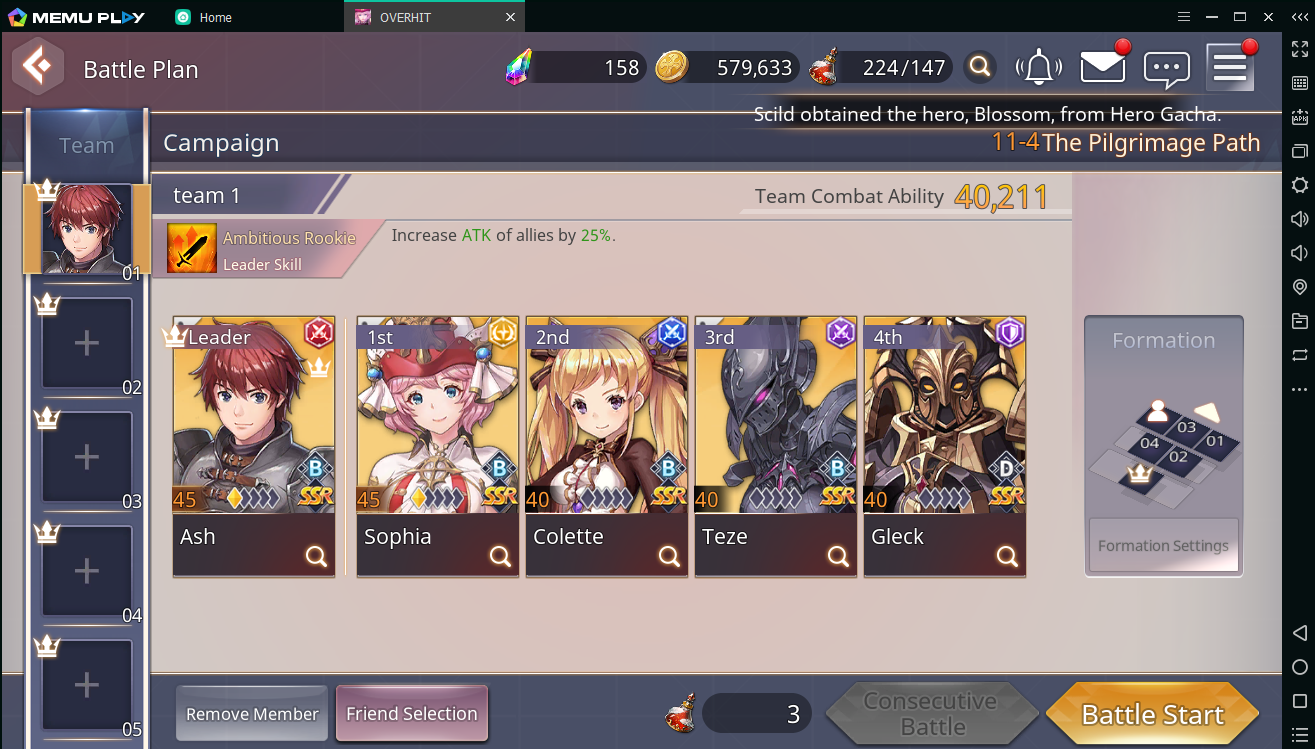Open the mail envelope inbox
The image size is (1315, 749).
pos(1103,67)
